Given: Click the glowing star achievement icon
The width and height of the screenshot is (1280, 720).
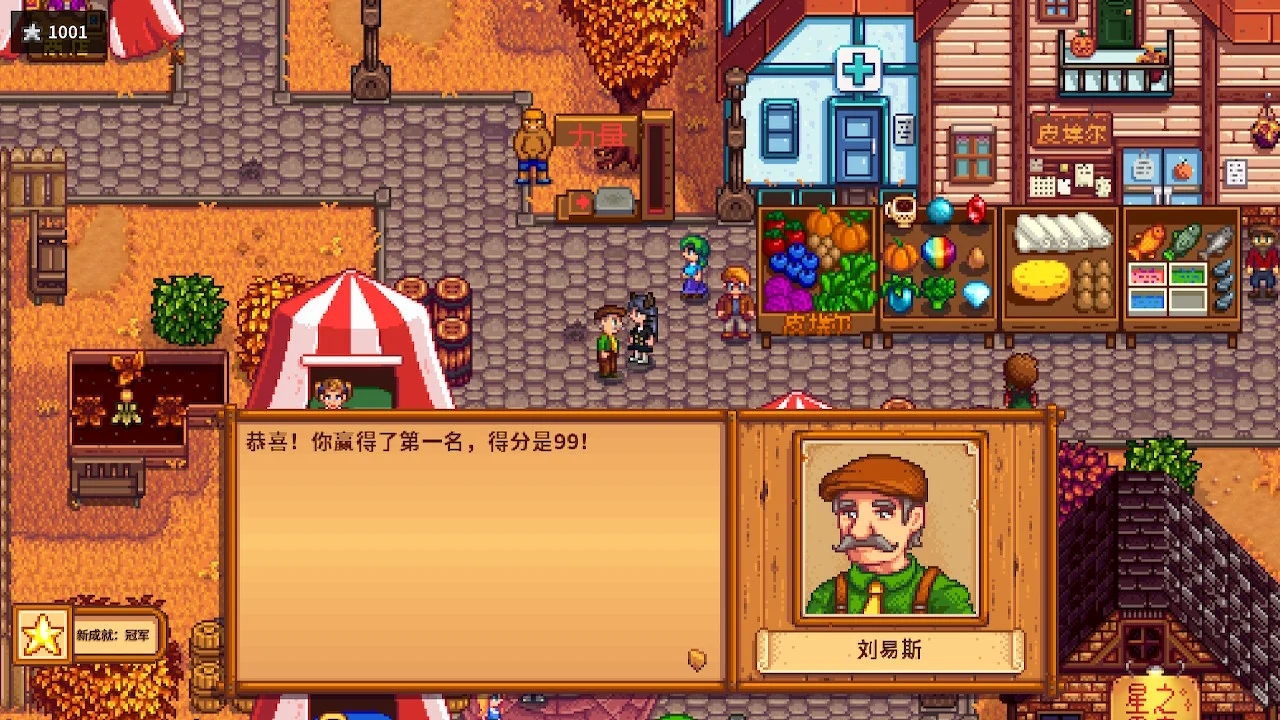Looking at the screenshot, I should point(42,633).
